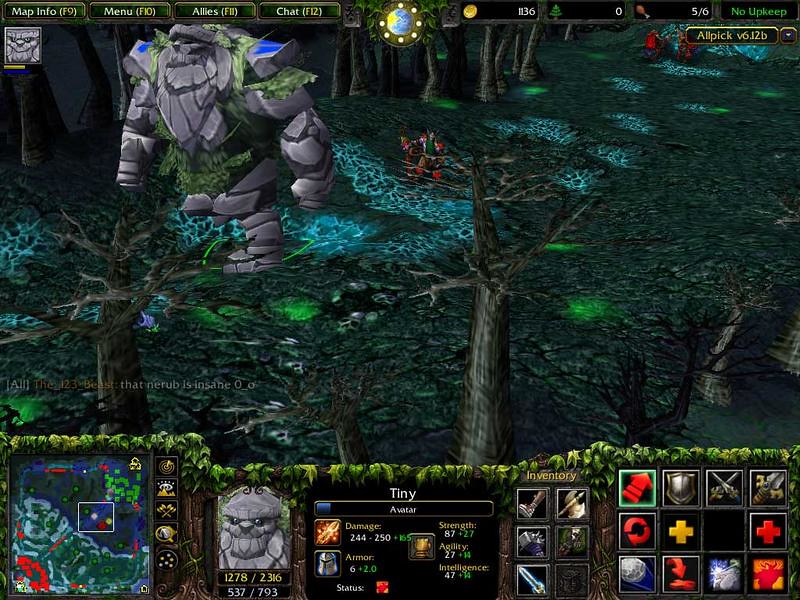Collapse the Allpick v6.12b scoreboard arrow
This screenshot has width=800, height=600.
789,36
